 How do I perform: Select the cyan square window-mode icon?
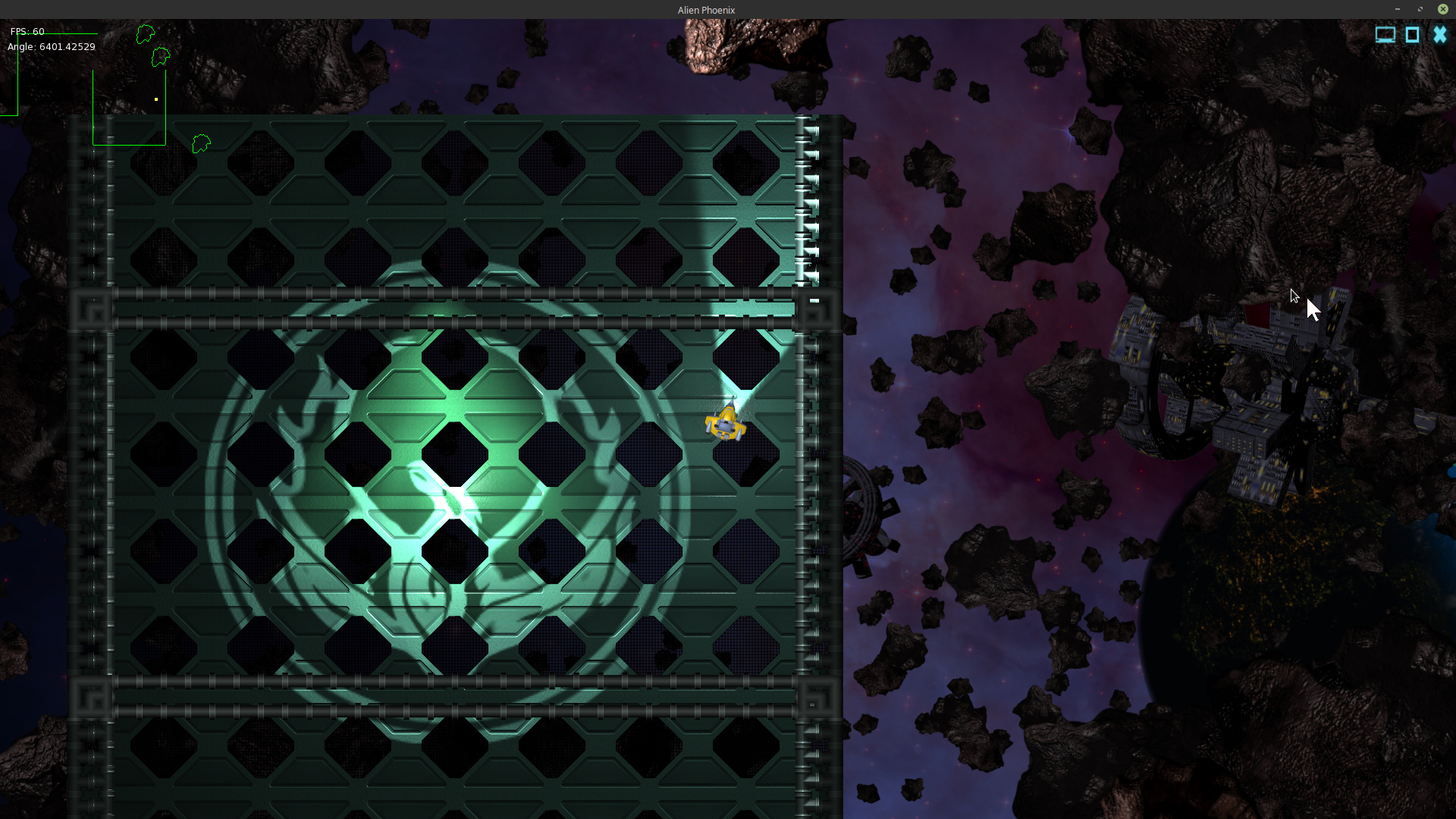[x=1412, y=35]
